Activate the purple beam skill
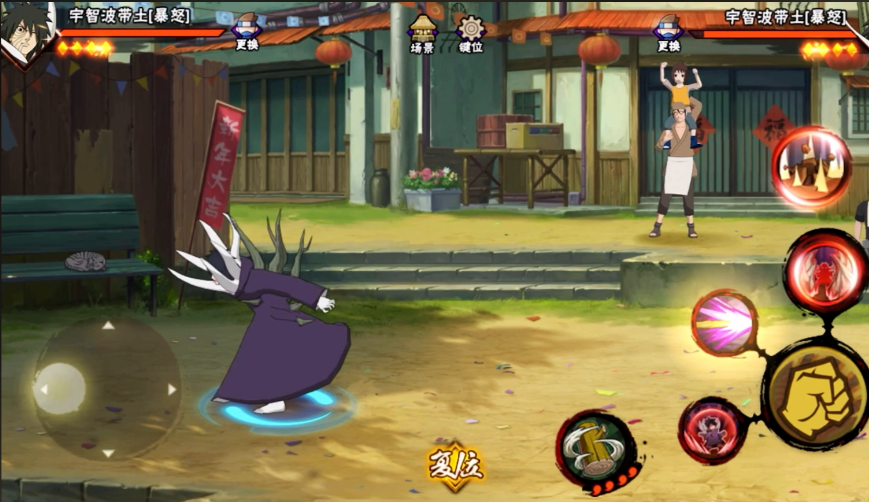Screen dimensions: 869x502 point(724,323)
